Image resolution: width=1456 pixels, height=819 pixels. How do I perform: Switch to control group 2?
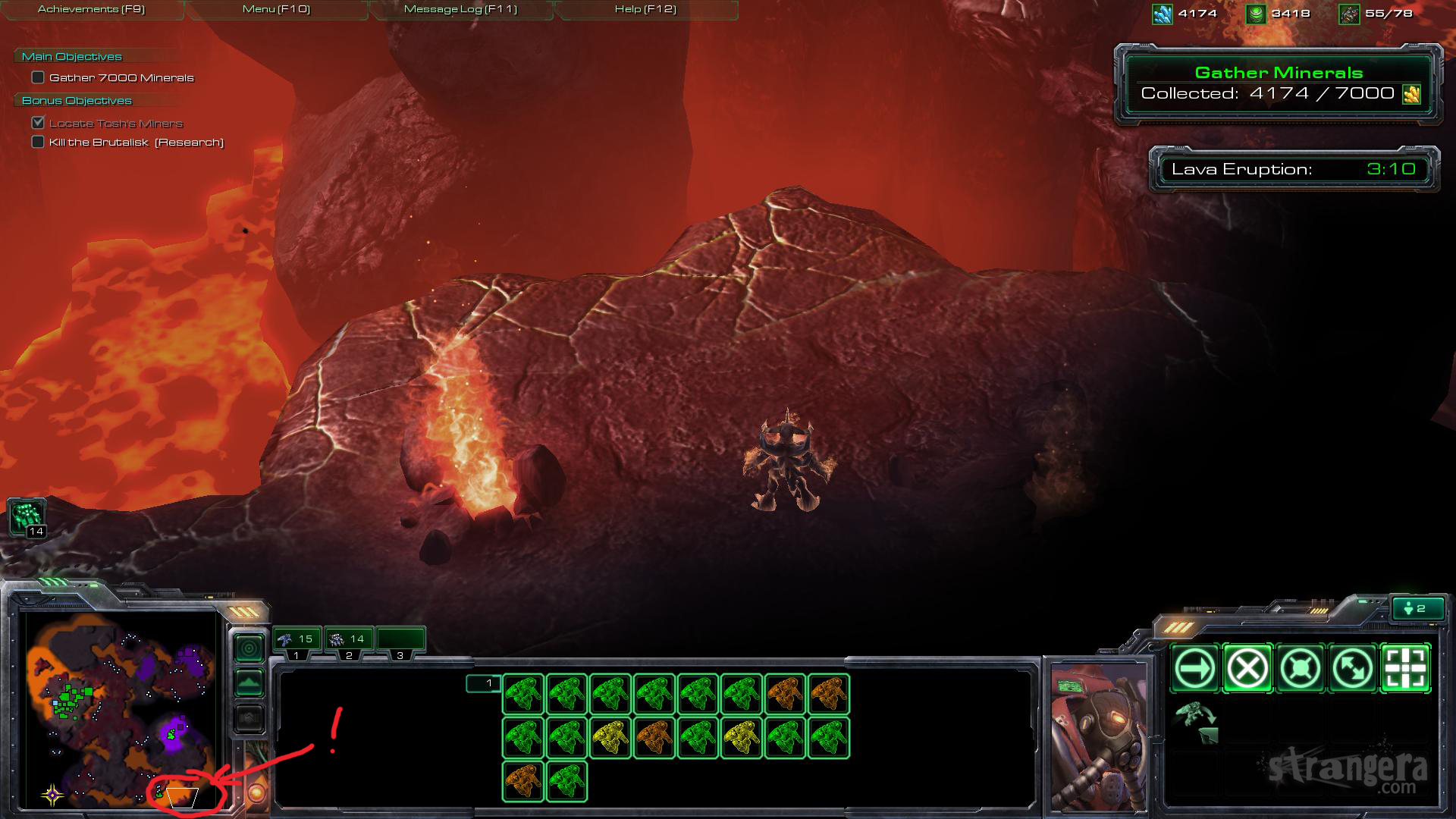[348, 640]
